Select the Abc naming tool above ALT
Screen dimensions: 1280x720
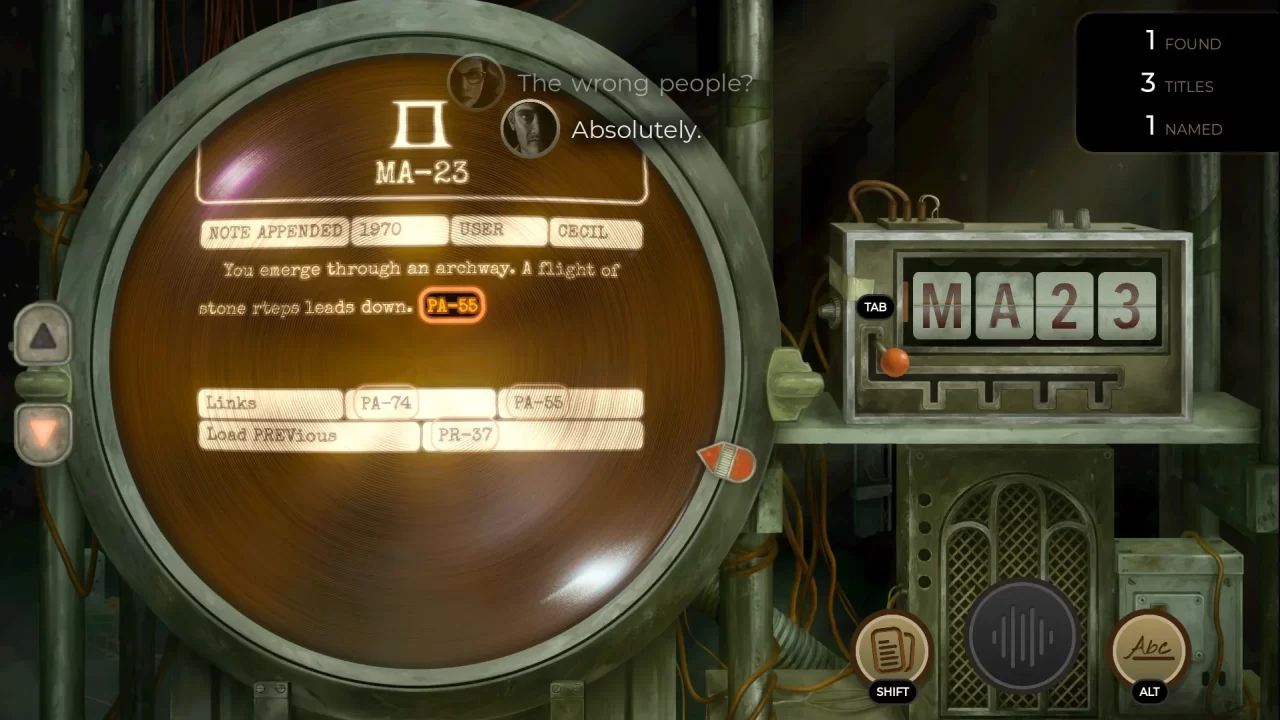pyautogui.click(x=1148, y=650)
